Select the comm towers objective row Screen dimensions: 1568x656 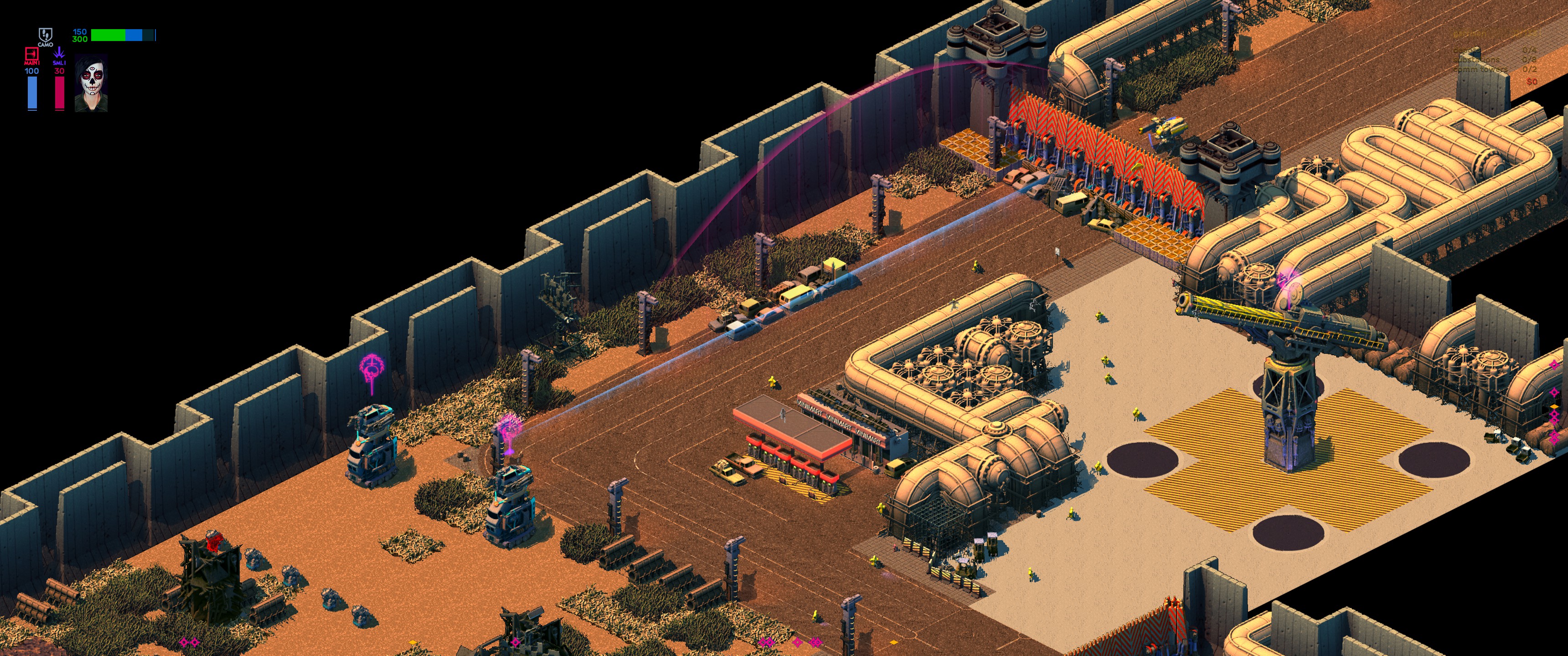1494,69
